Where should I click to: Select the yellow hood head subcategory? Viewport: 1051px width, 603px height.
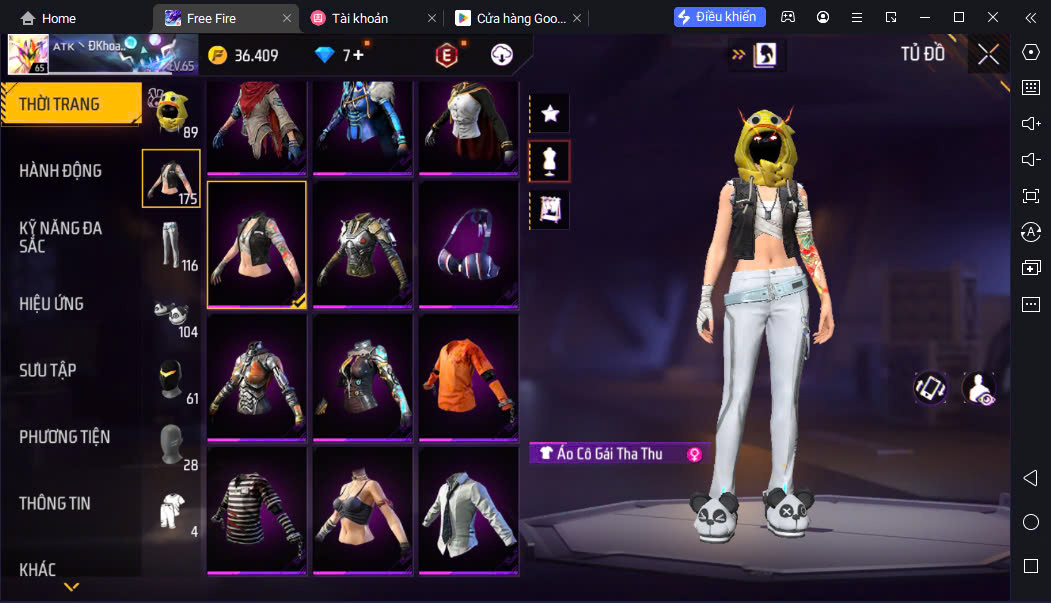click(x=172, y=110)
